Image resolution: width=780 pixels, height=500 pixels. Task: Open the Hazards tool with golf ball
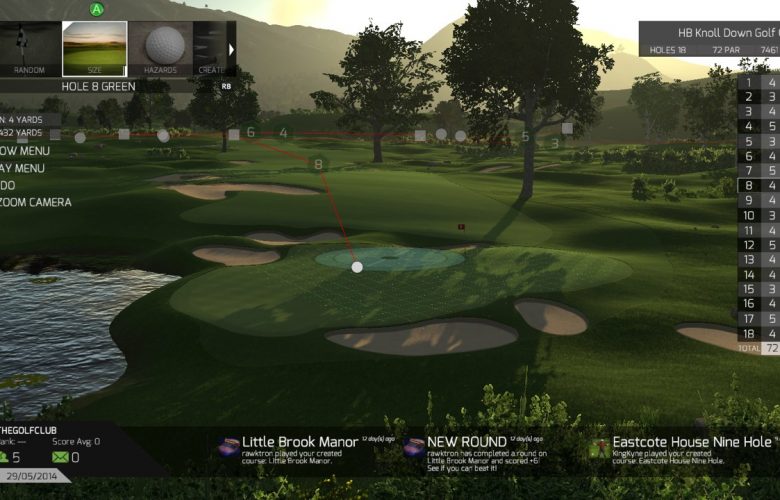[160, 49]
